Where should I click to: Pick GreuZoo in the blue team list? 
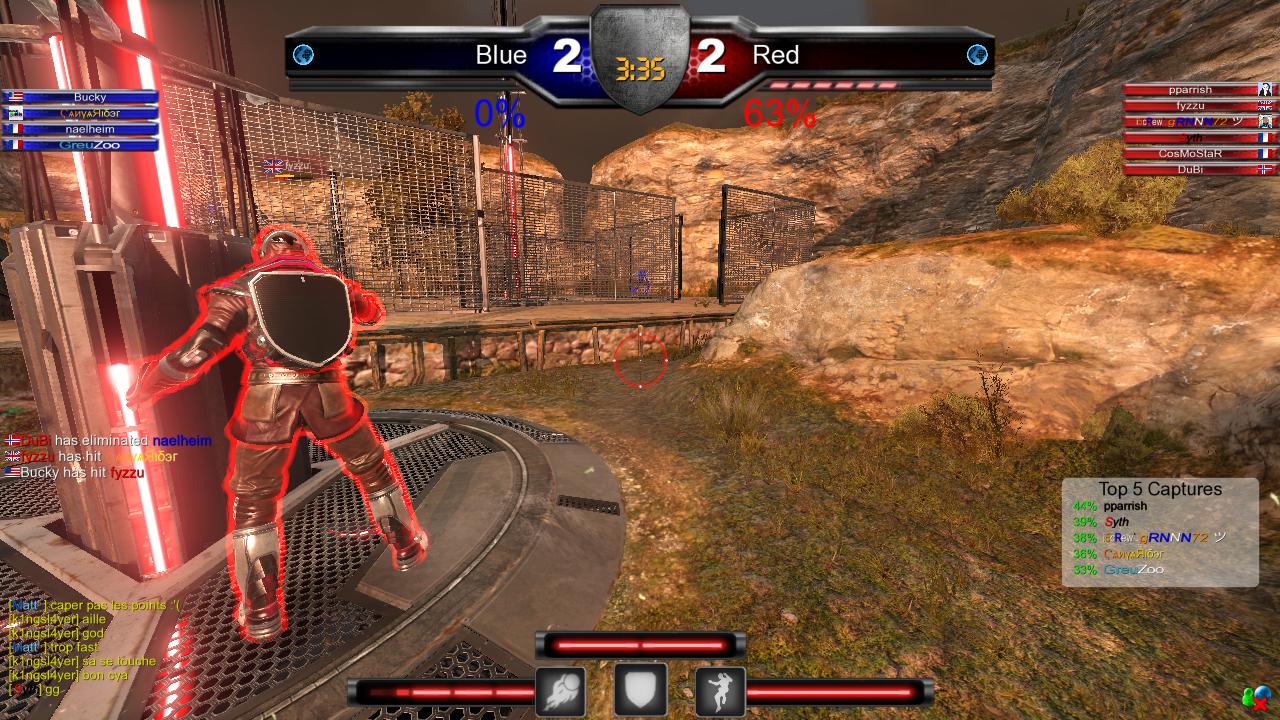[x=90, y=145]
